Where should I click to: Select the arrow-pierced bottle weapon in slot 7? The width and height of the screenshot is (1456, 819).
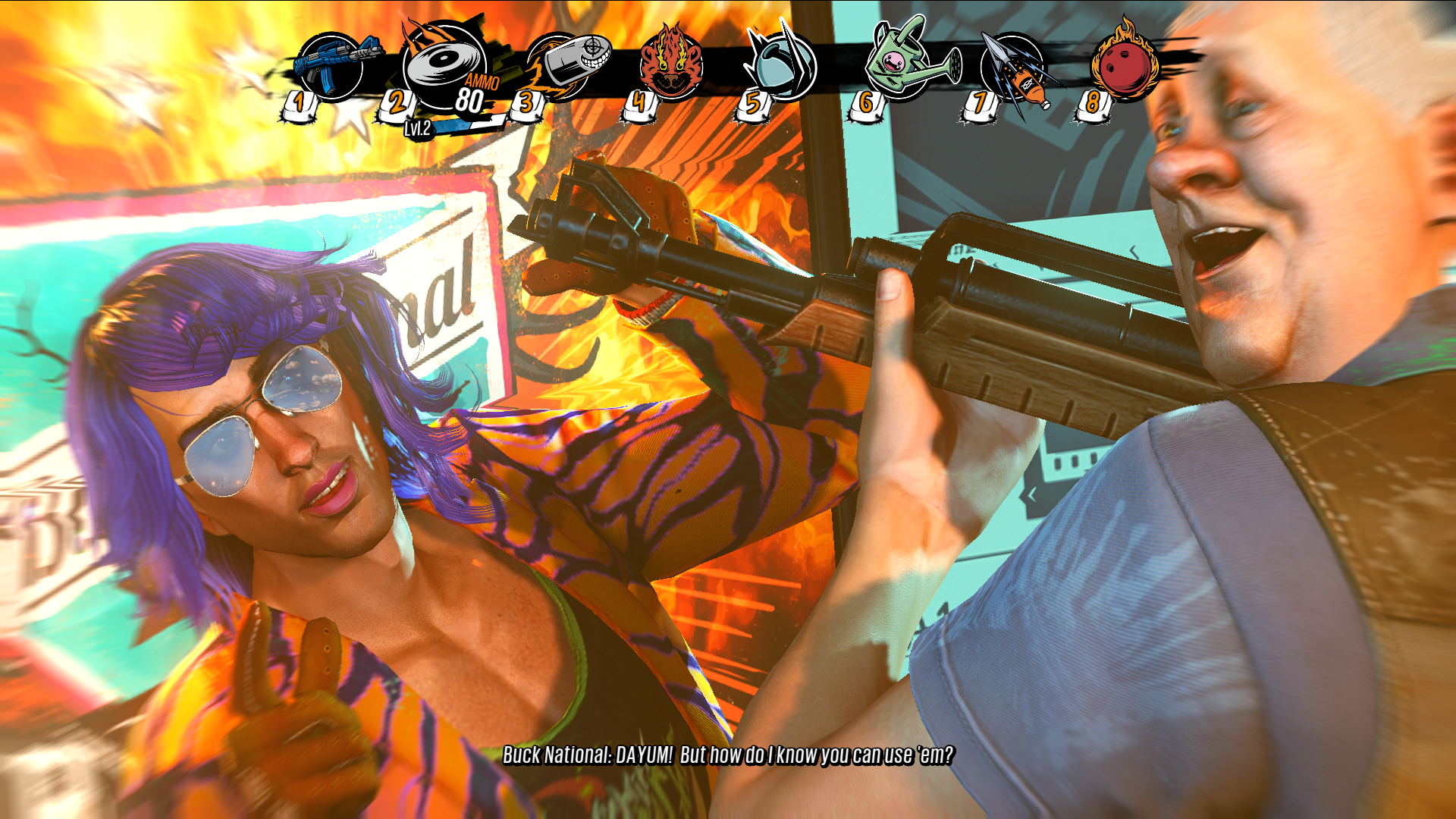point(1012,68)
